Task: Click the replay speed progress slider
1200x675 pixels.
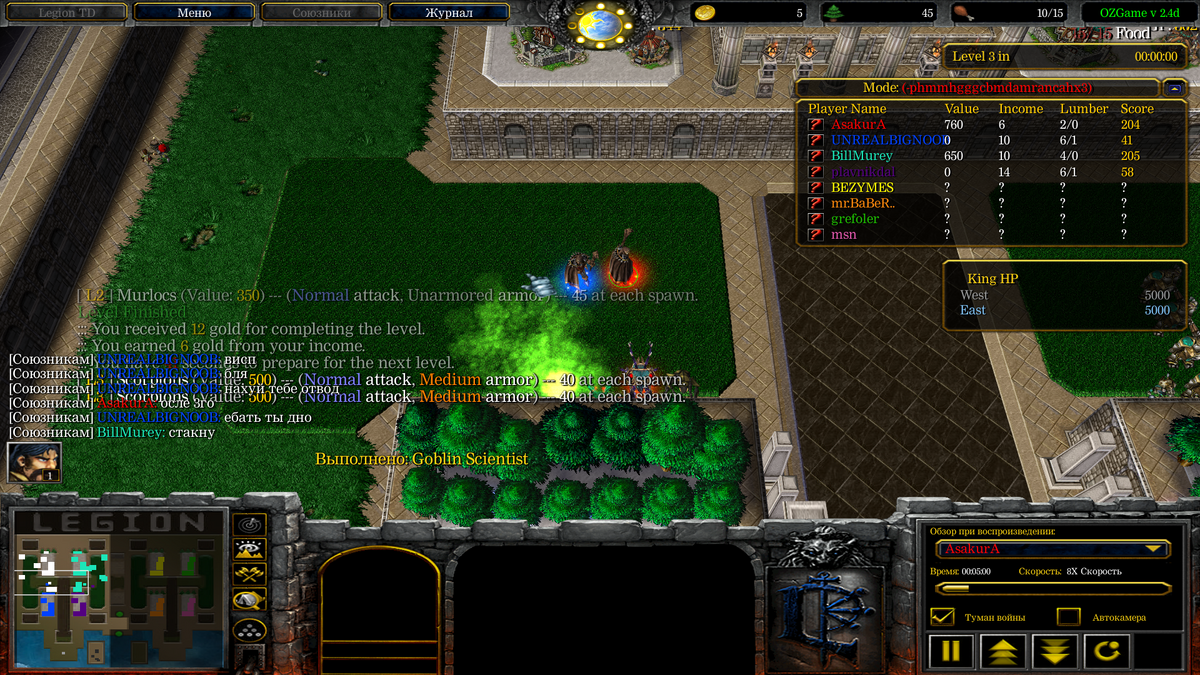Action: tap(1052, 589)
